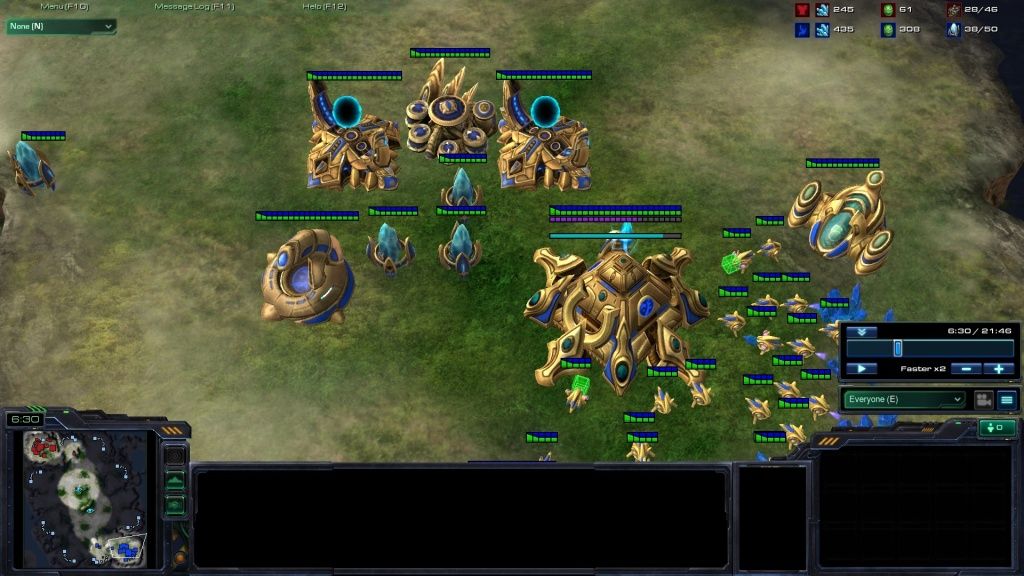Collapse the replay panel with double-arrow button

tap(861, 332)
